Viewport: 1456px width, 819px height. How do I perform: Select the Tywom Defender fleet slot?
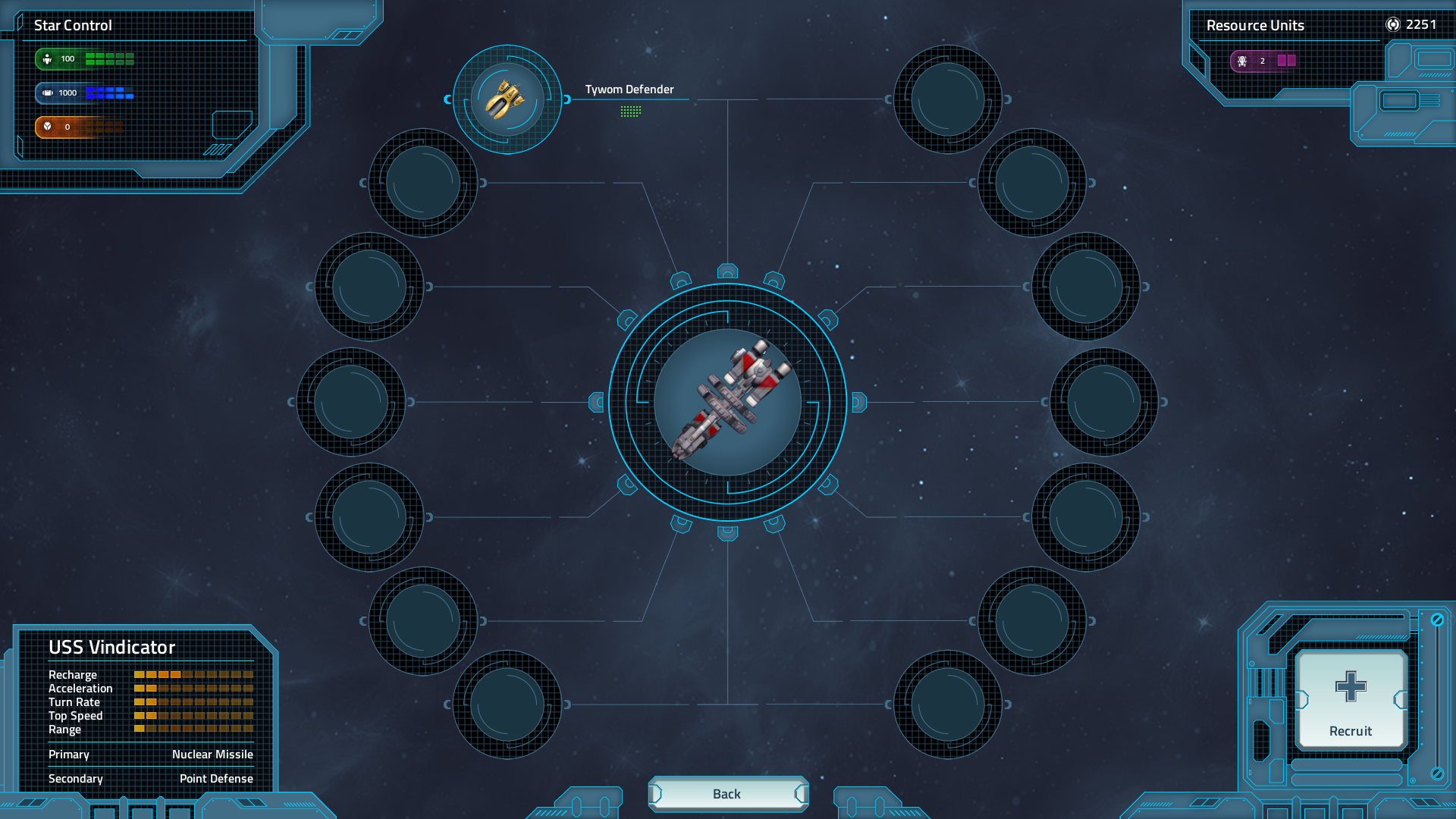507,99
